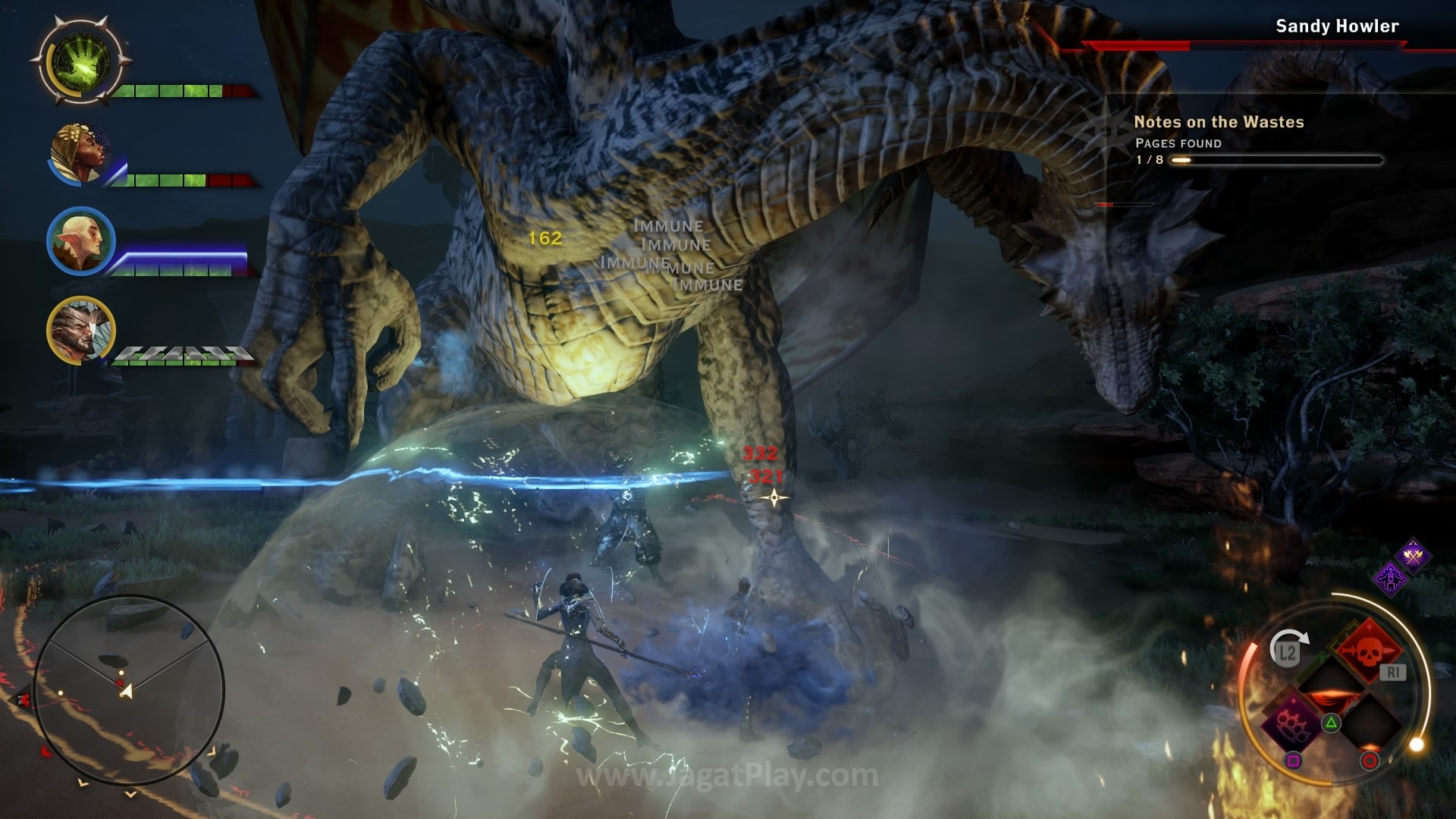The width and height of the screenshot is (1456, 819).
Task: Click the R1 label beside the skull ability
Action: click(x=1392, y=673)
